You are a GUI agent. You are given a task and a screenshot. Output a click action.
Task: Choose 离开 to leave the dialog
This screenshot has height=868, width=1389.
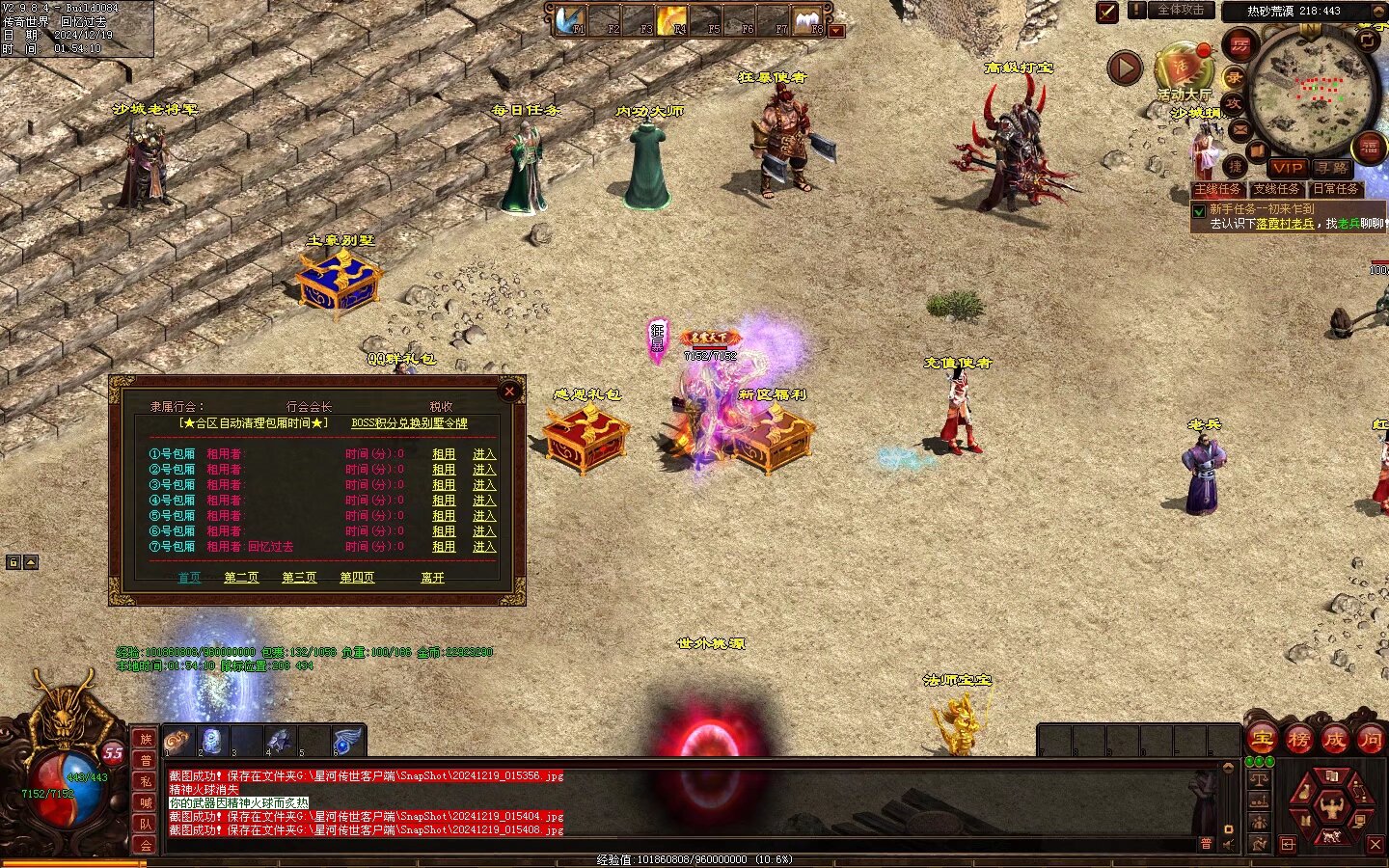432,578
